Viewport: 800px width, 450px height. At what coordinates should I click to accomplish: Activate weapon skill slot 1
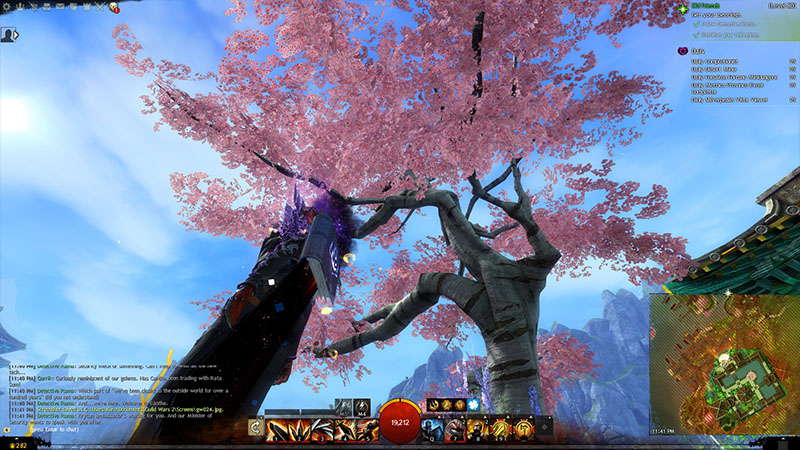point(275,430)
